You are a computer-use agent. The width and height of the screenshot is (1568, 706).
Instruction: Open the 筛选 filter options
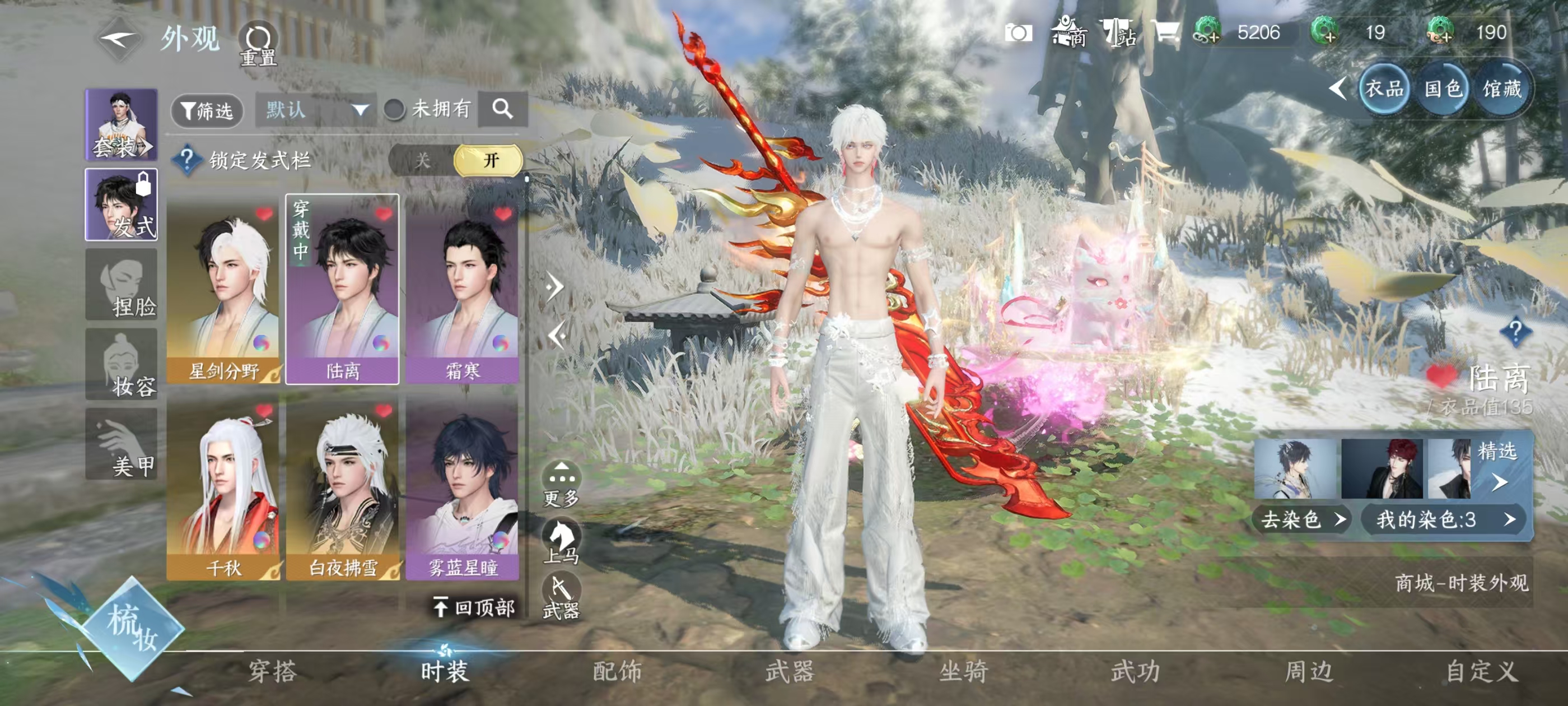[207, 110]
